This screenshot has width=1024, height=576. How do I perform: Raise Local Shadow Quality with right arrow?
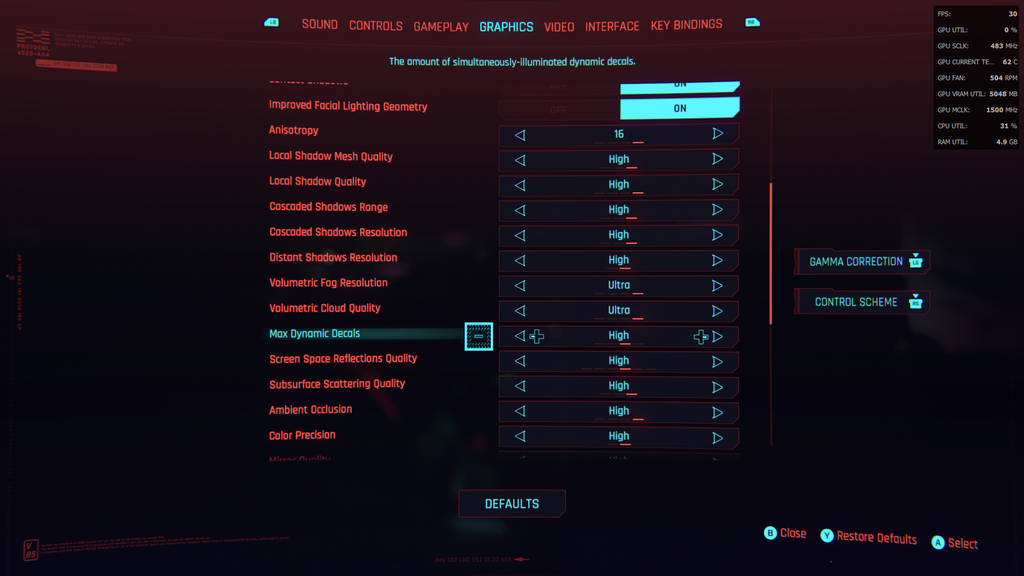pos(718,185)
